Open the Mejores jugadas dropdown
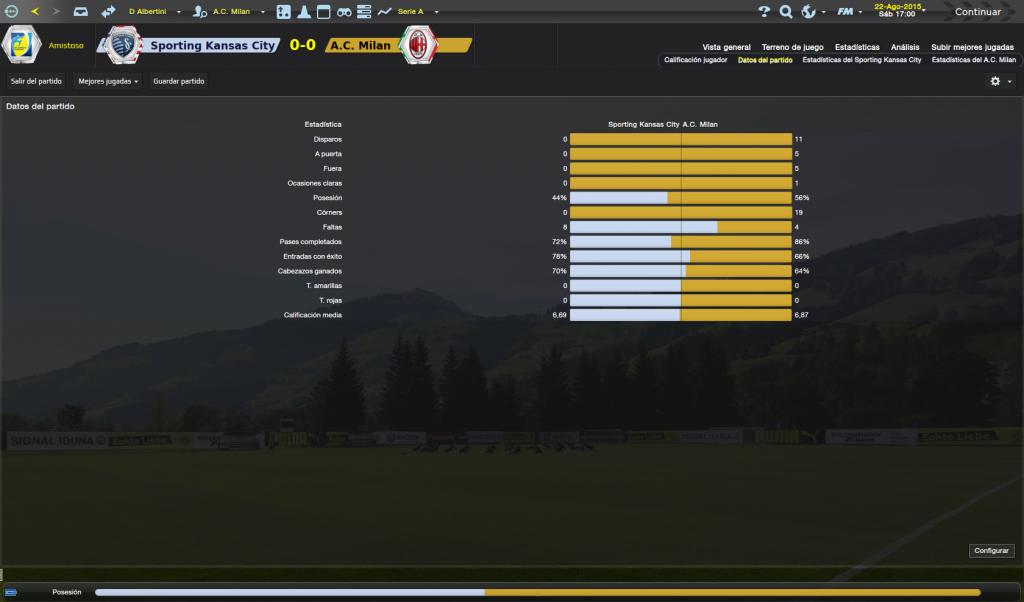1024x602 pixels. [x=108, y=81]
